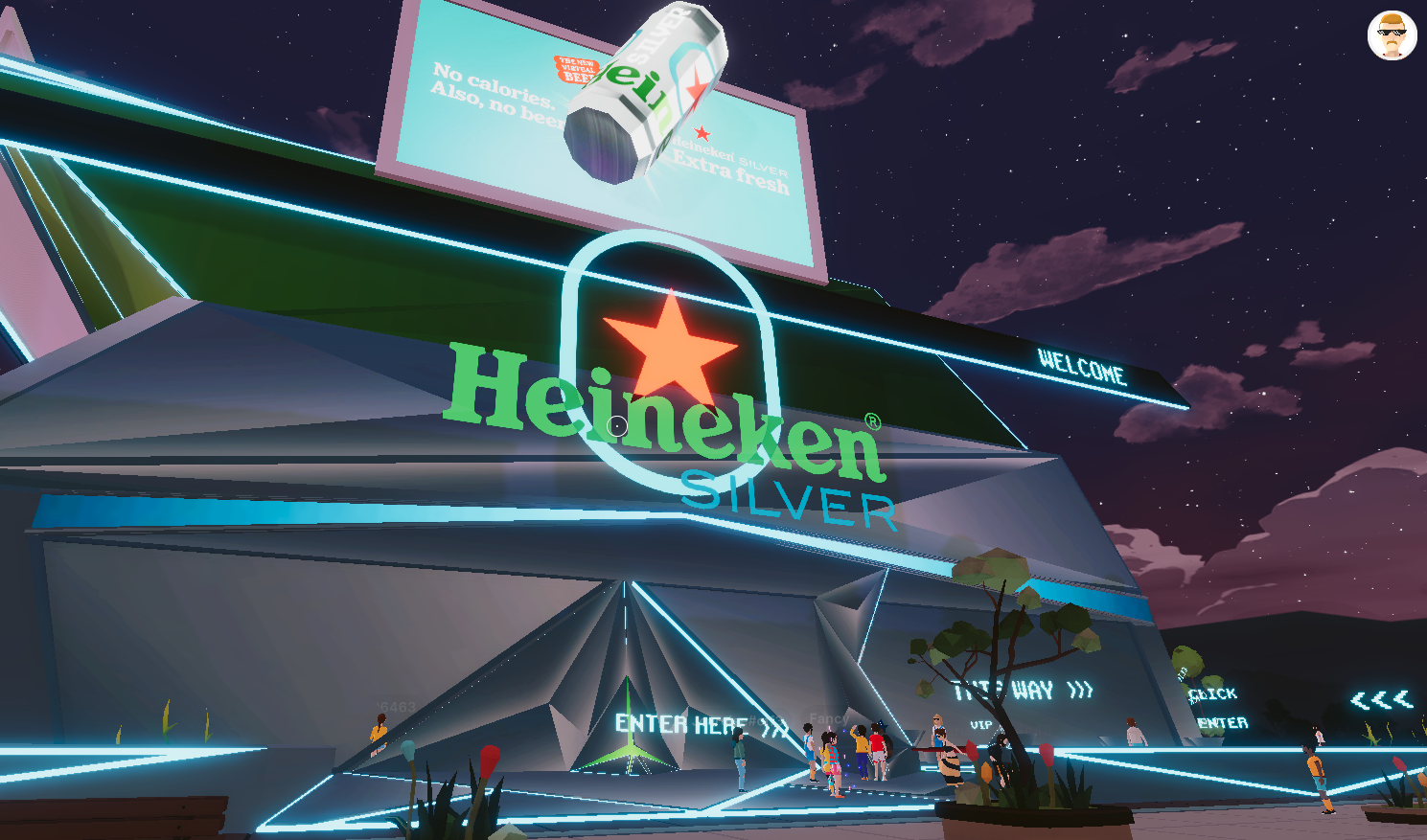
Task: Click the neon WELCOME sign
Action: [x=1084, y=368]
